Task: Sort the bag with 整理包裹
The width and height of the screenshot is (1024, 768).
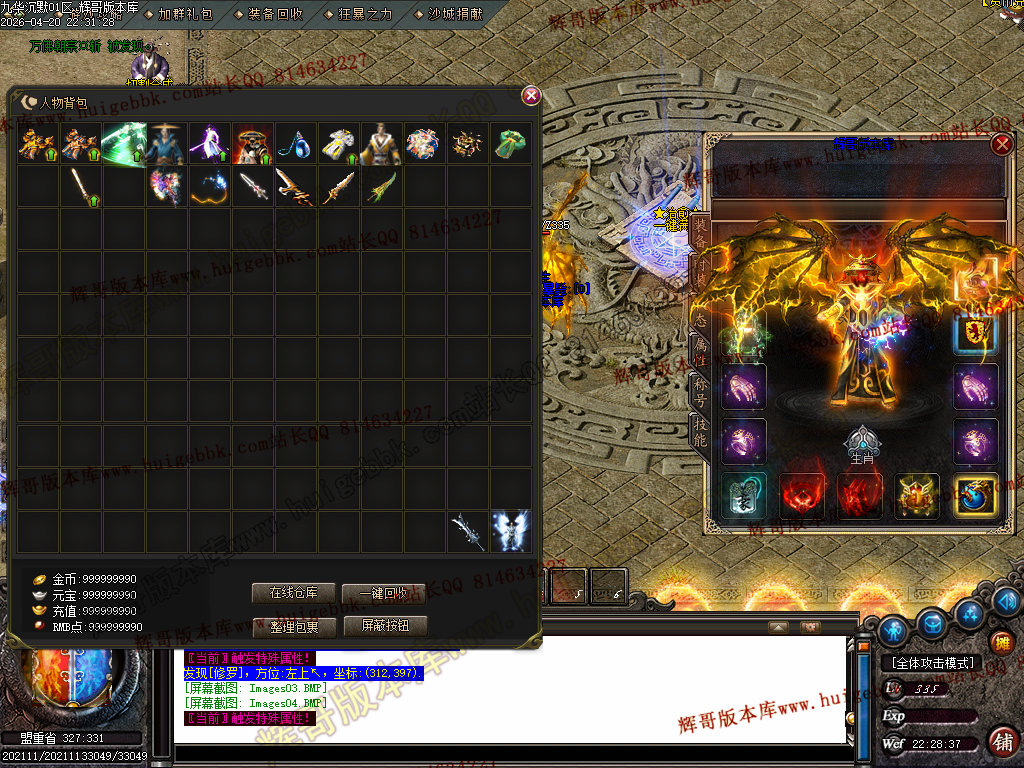Action: coord(293,626)
